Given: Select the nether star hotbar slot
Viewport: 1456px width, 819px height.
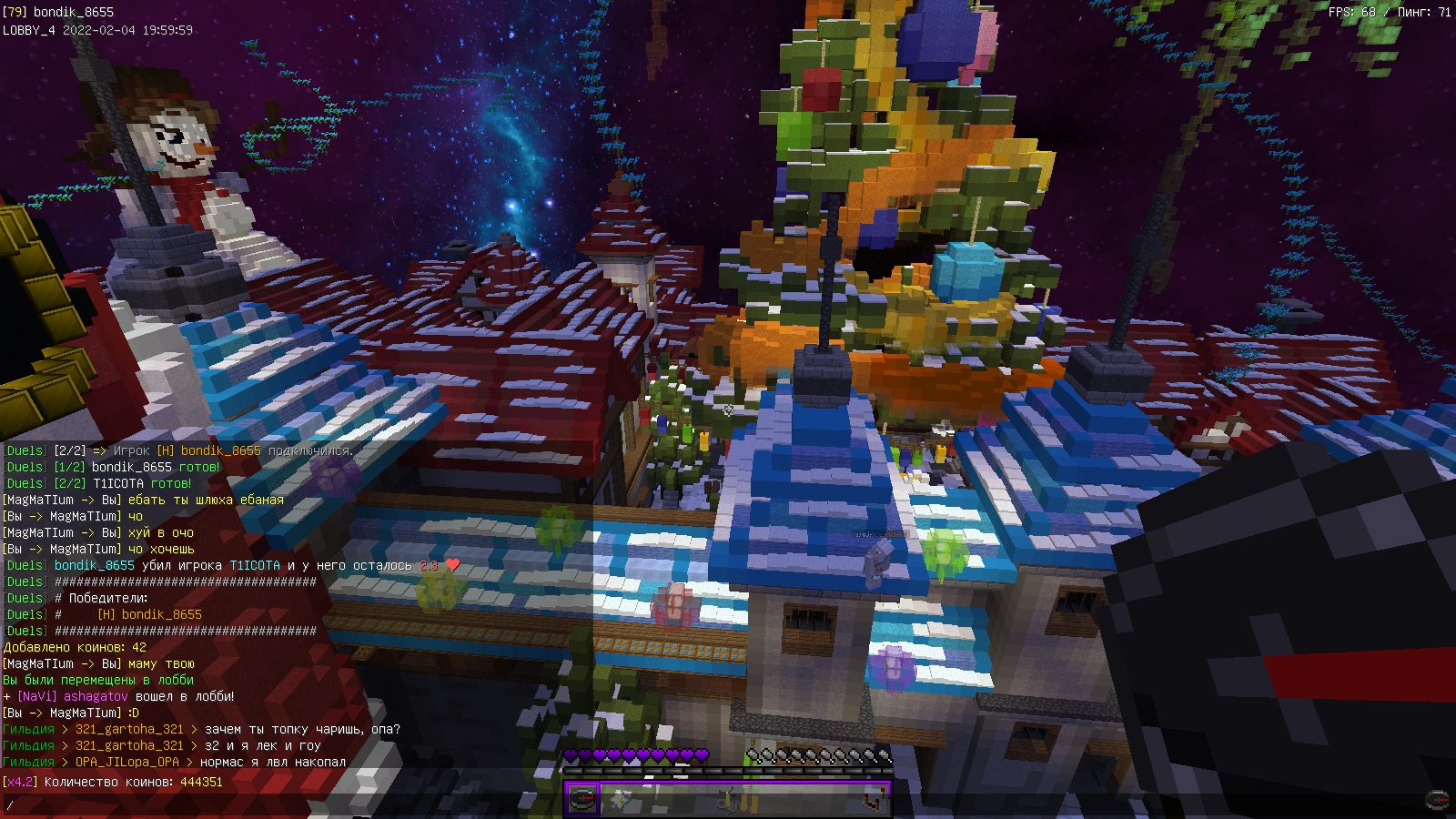Looking at the screenshot, I should [x=621, y=799].
